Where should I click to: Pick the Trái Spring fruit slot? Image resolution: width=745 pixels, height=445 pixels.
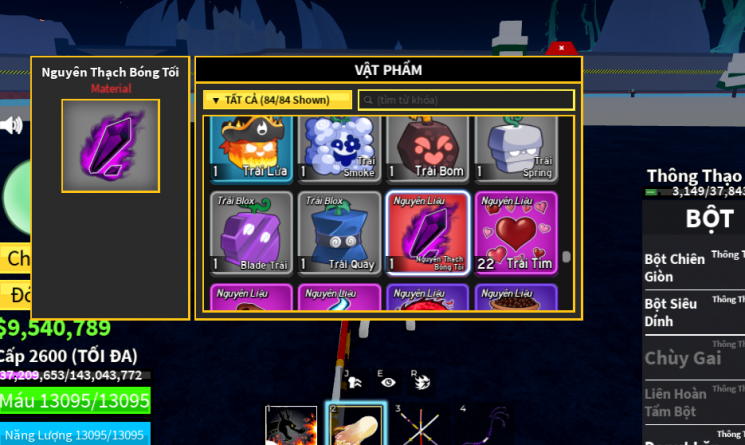pos(514,148)
